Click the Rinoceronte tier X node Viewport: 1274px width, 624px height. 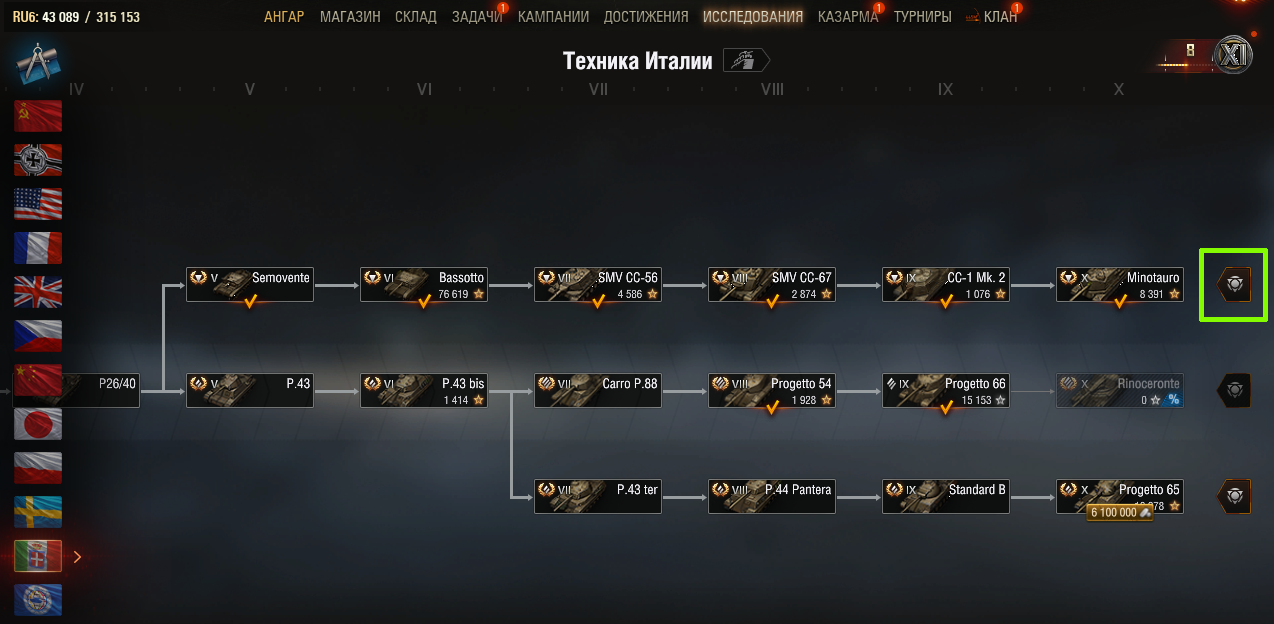pyautogui.click(x=1120, y=391)
